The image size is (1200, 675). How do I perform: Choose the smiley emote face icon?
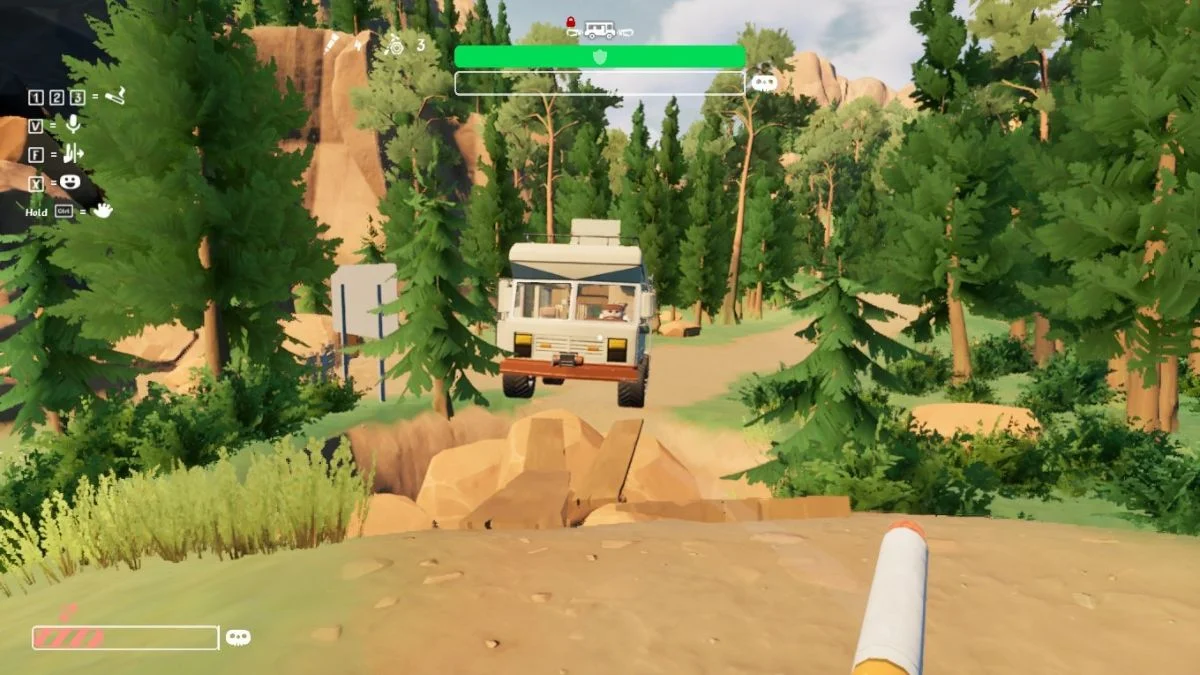(71, 182)
